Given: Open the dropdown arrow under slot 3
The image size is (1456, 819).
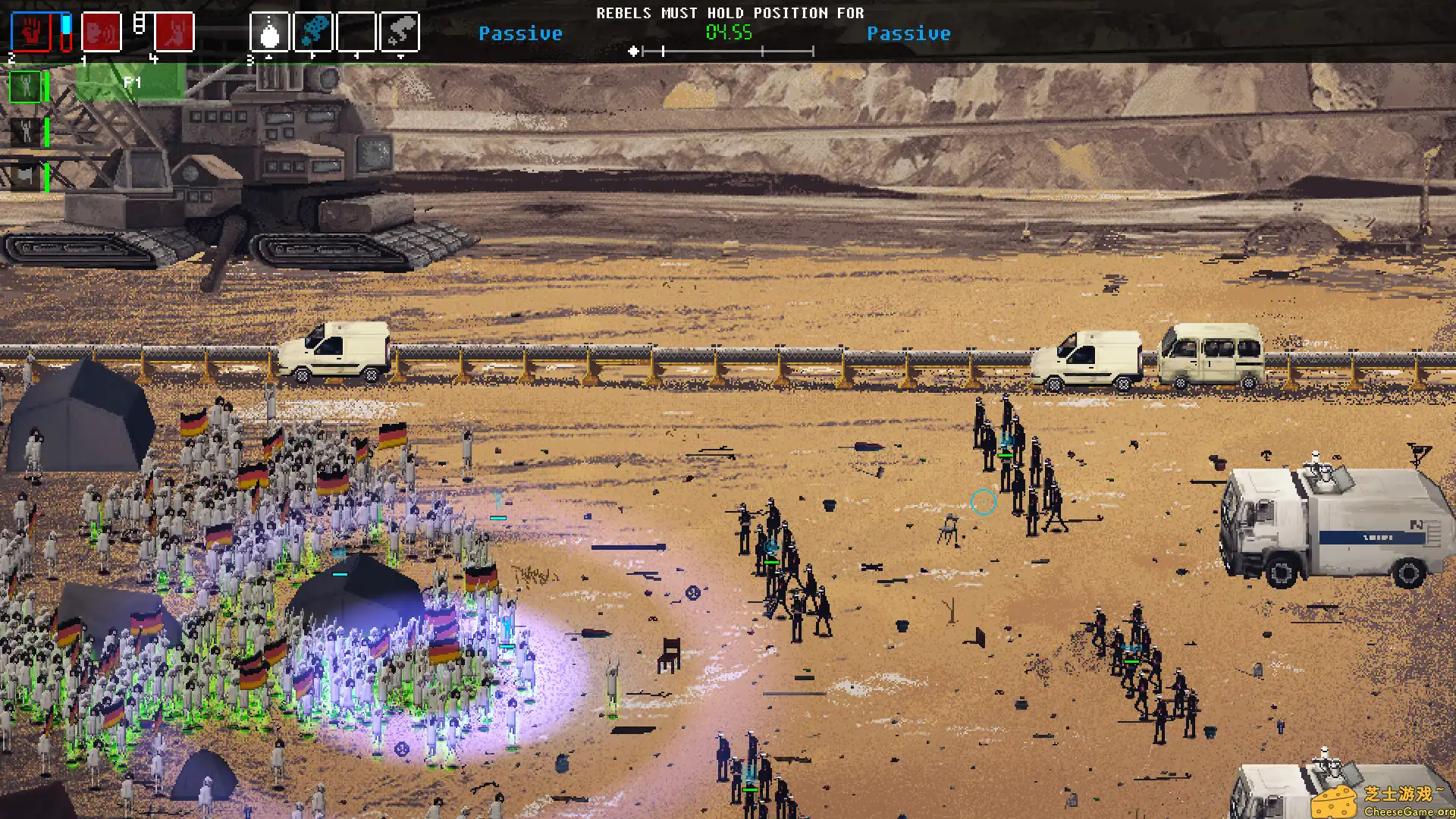Looking at the screenshot, I should click(x=269, y=56).
